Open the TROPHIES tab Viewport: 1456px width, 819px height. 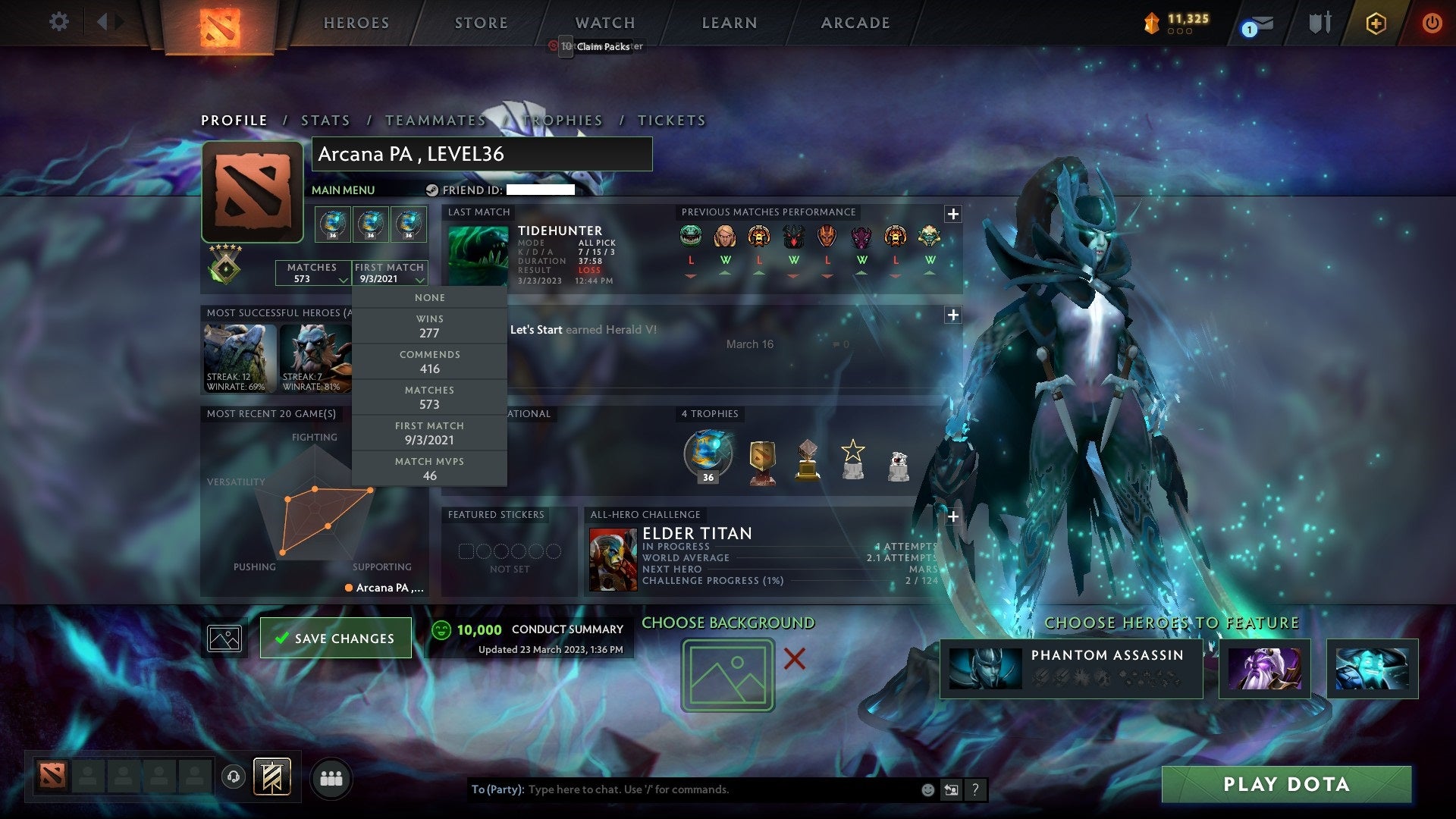562,120
